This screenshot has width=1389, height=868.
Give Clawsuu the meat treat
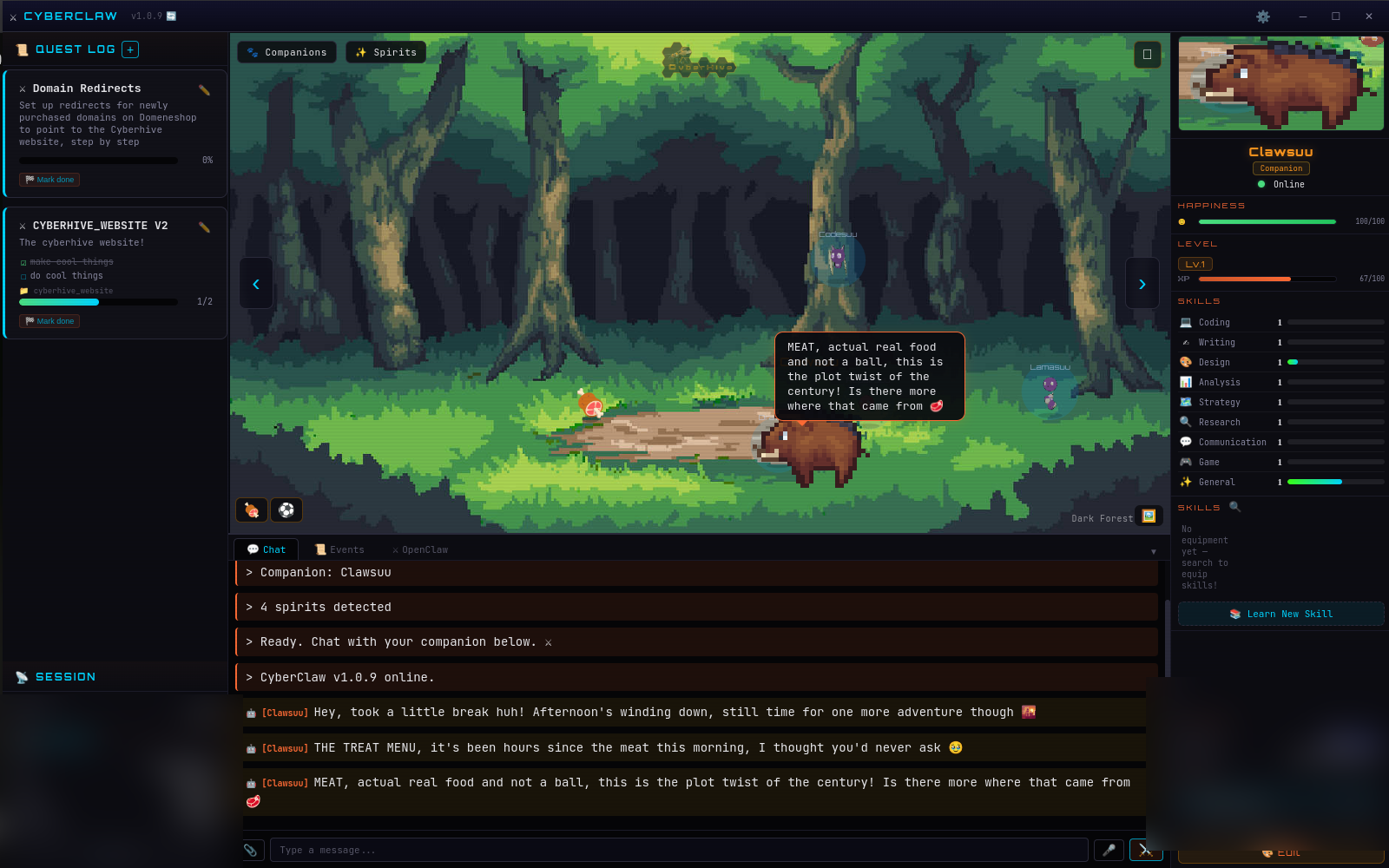coord(251,510)
